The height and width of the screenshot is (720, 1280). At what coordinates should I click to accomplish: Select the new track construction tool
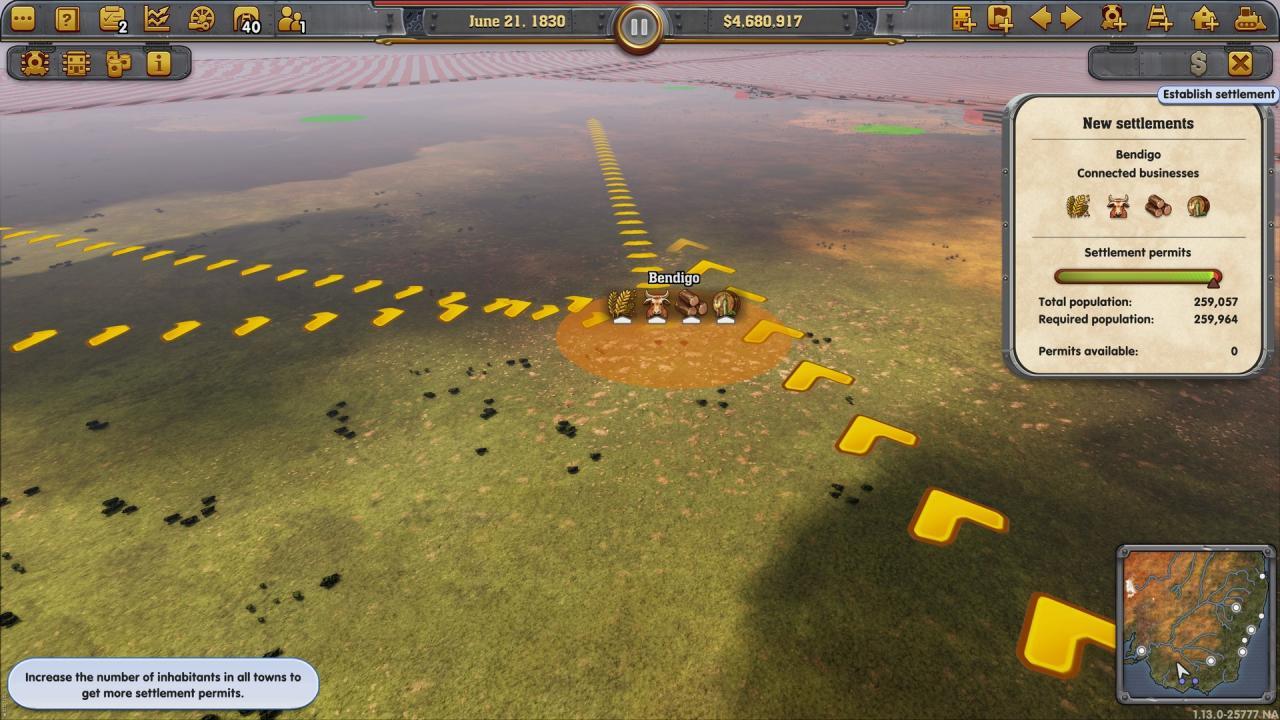tap(1158, 17)
